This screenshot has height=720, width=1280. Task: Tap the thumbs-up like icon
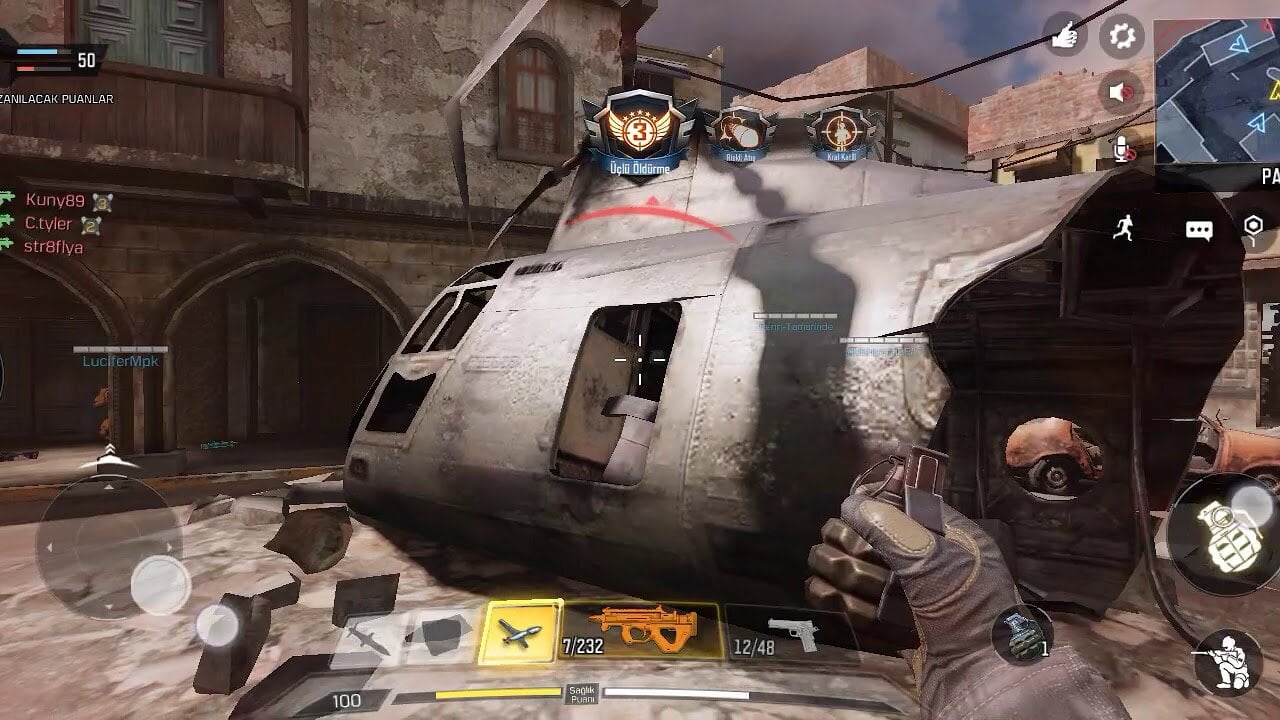point(1064,37)
